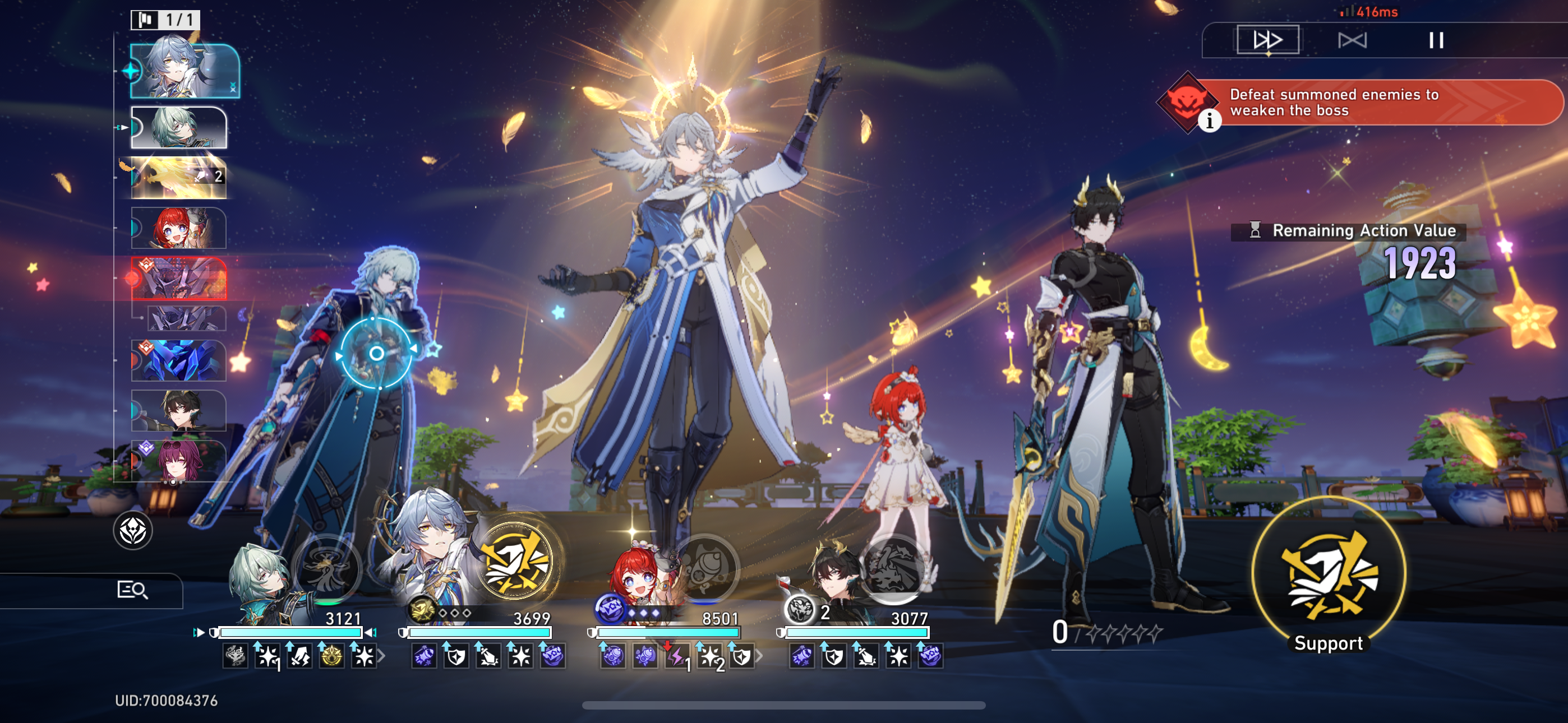Toggle the double-speed fast-forward button

[x=1267, y=40]
